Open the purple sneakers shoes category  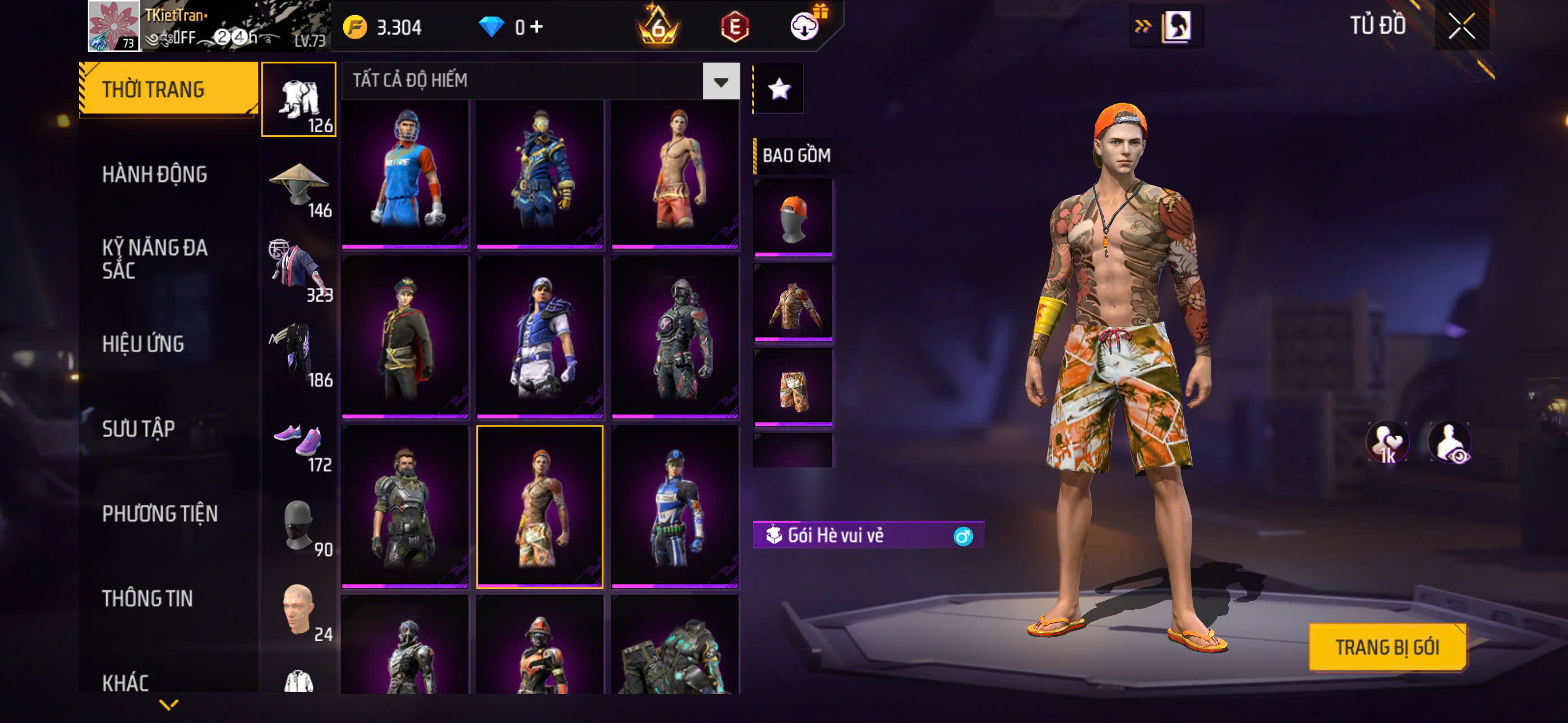(x=299, y=442)
